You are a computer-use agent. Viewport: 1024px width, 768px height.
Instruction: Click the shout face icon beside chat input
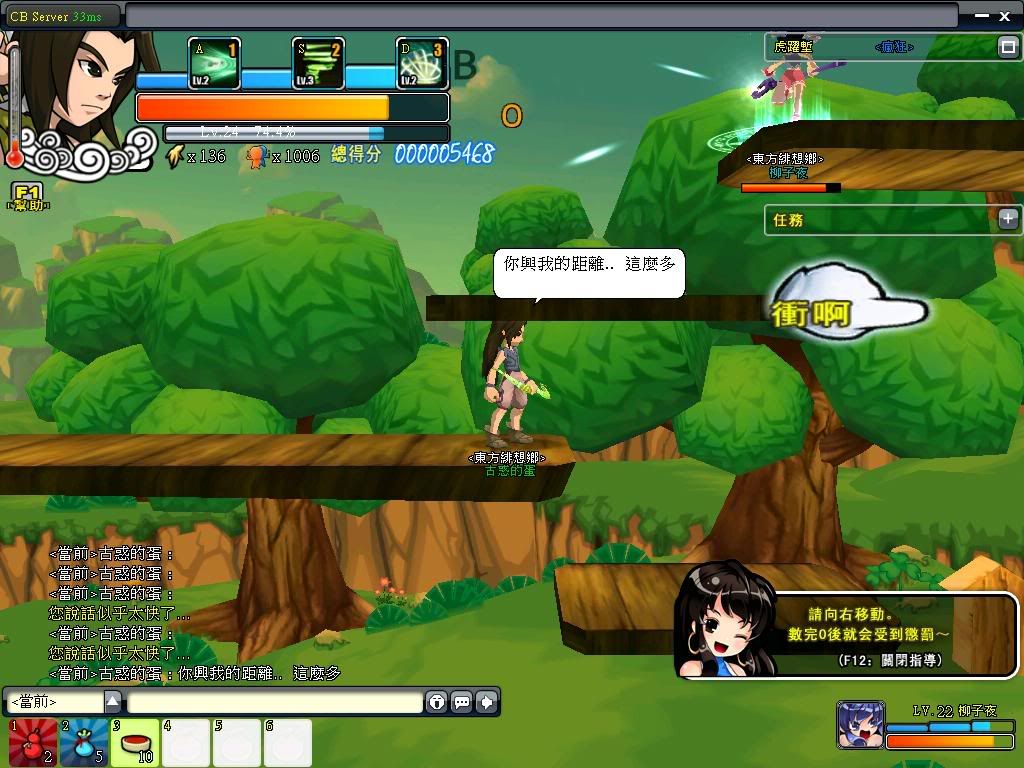[437, 702]
